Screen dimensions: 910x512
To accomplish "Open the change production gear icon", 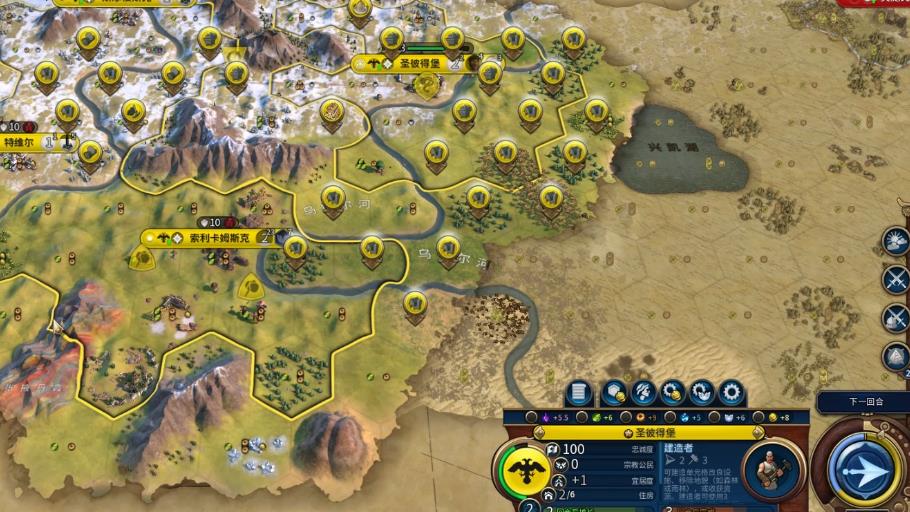I will click(x=731, y=393).
